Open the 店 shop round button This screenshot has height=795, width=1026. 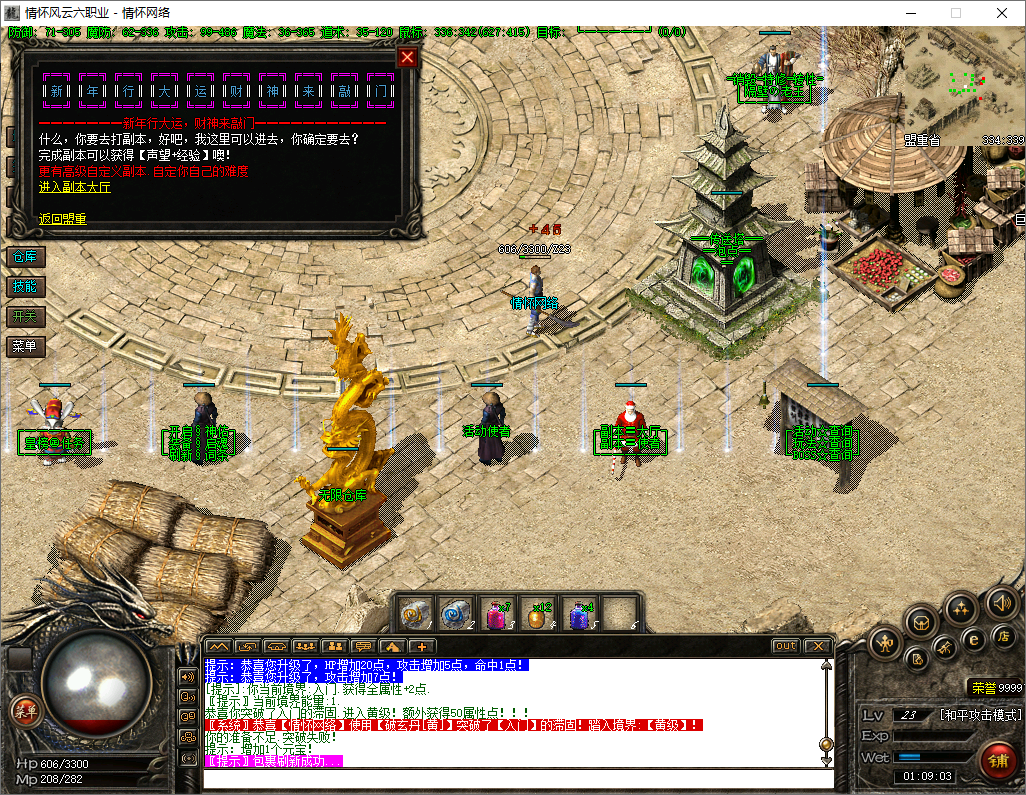click(x=1003, y=636)
